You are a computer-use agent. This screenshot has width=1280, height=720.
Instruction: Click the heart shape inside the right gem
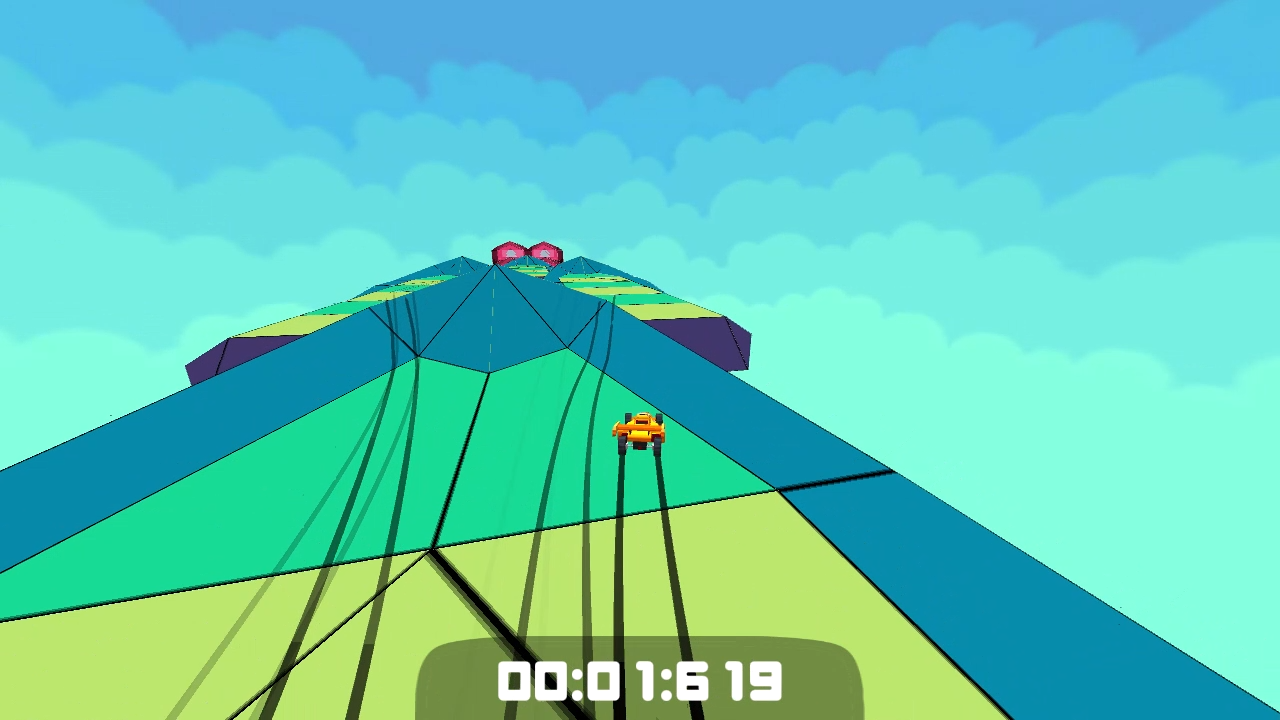click(544, 253)
